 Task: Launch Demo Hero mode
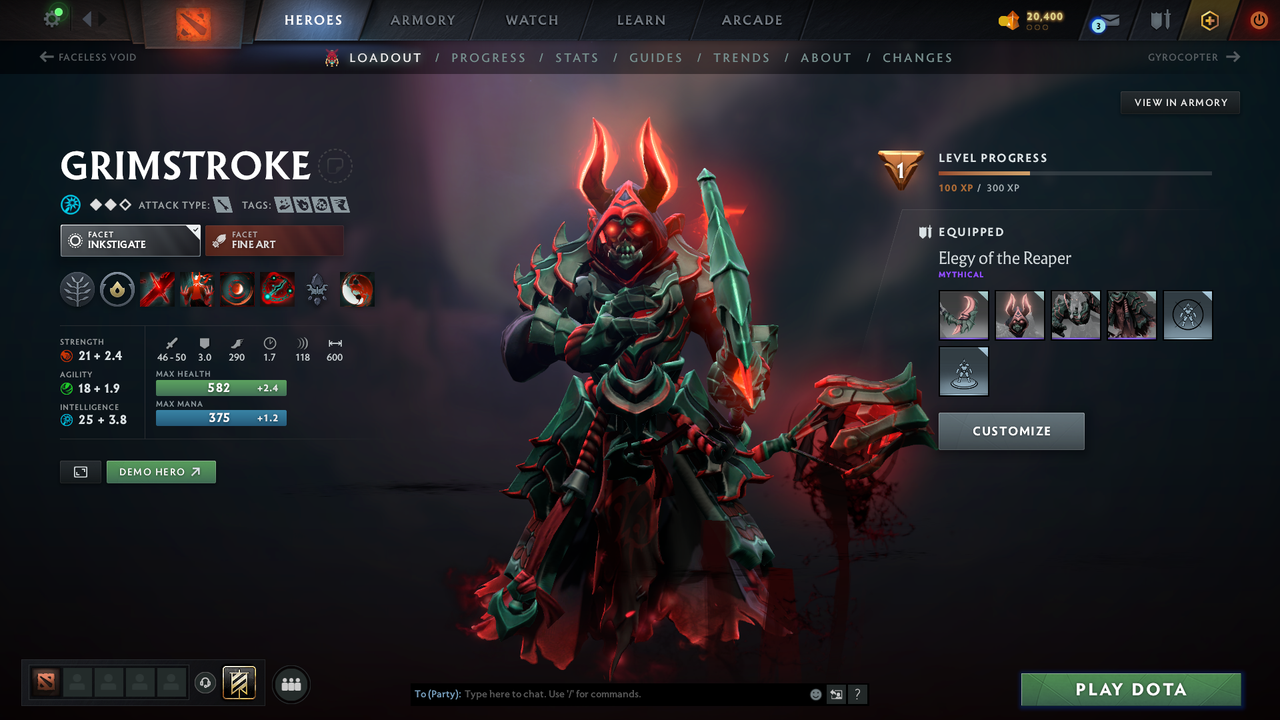pyautogui.click(x=161, y=472)
